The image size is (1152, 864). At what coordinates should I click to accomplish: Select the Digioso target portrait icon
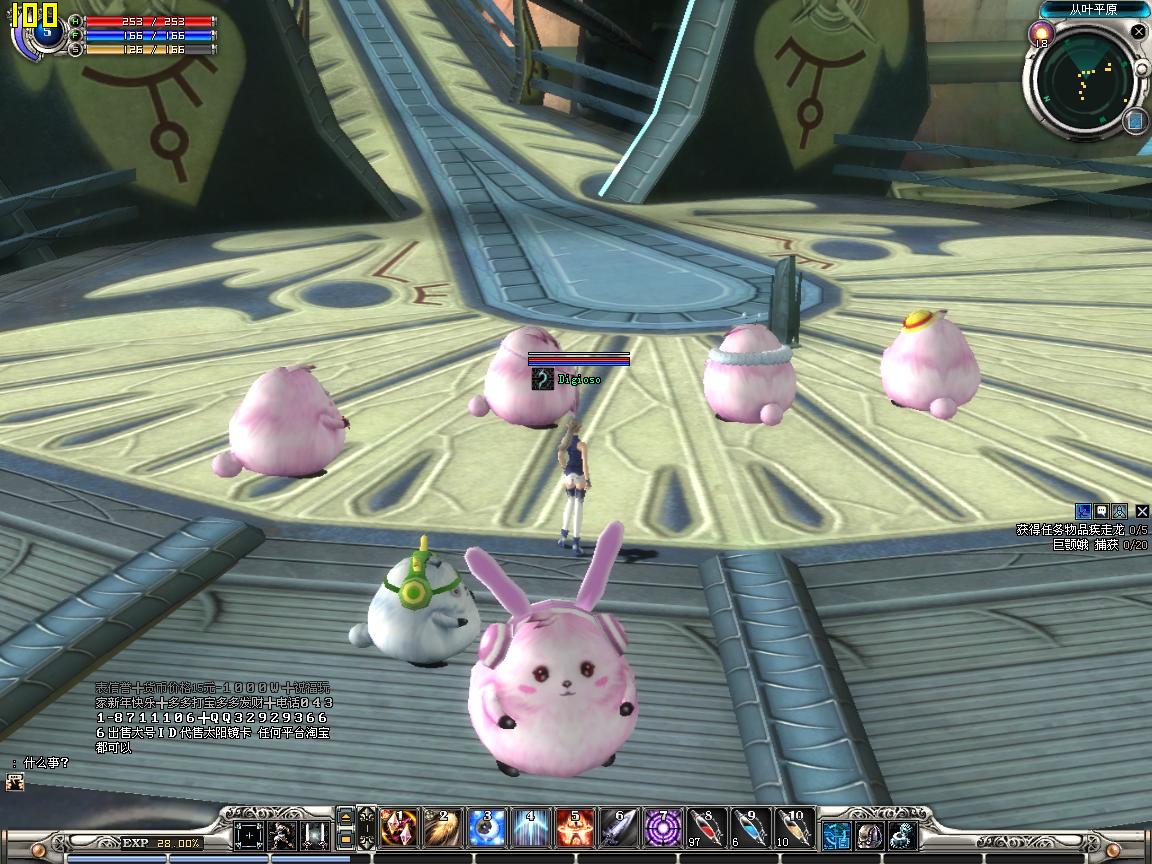542,379
